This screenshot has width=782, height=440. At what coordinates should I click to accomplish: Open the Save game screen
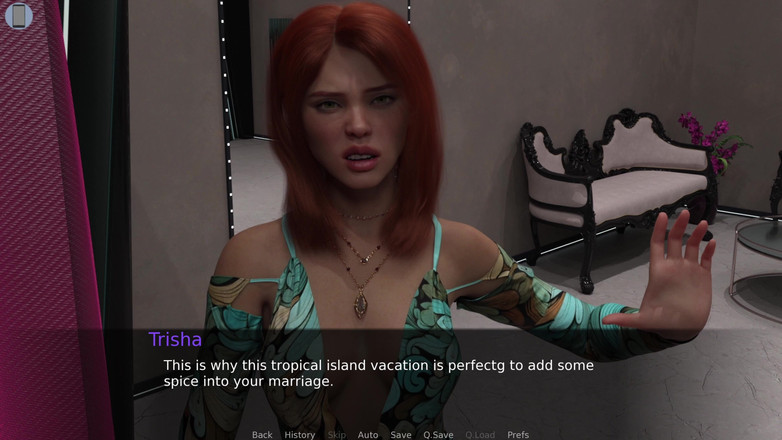pos(401,435)
